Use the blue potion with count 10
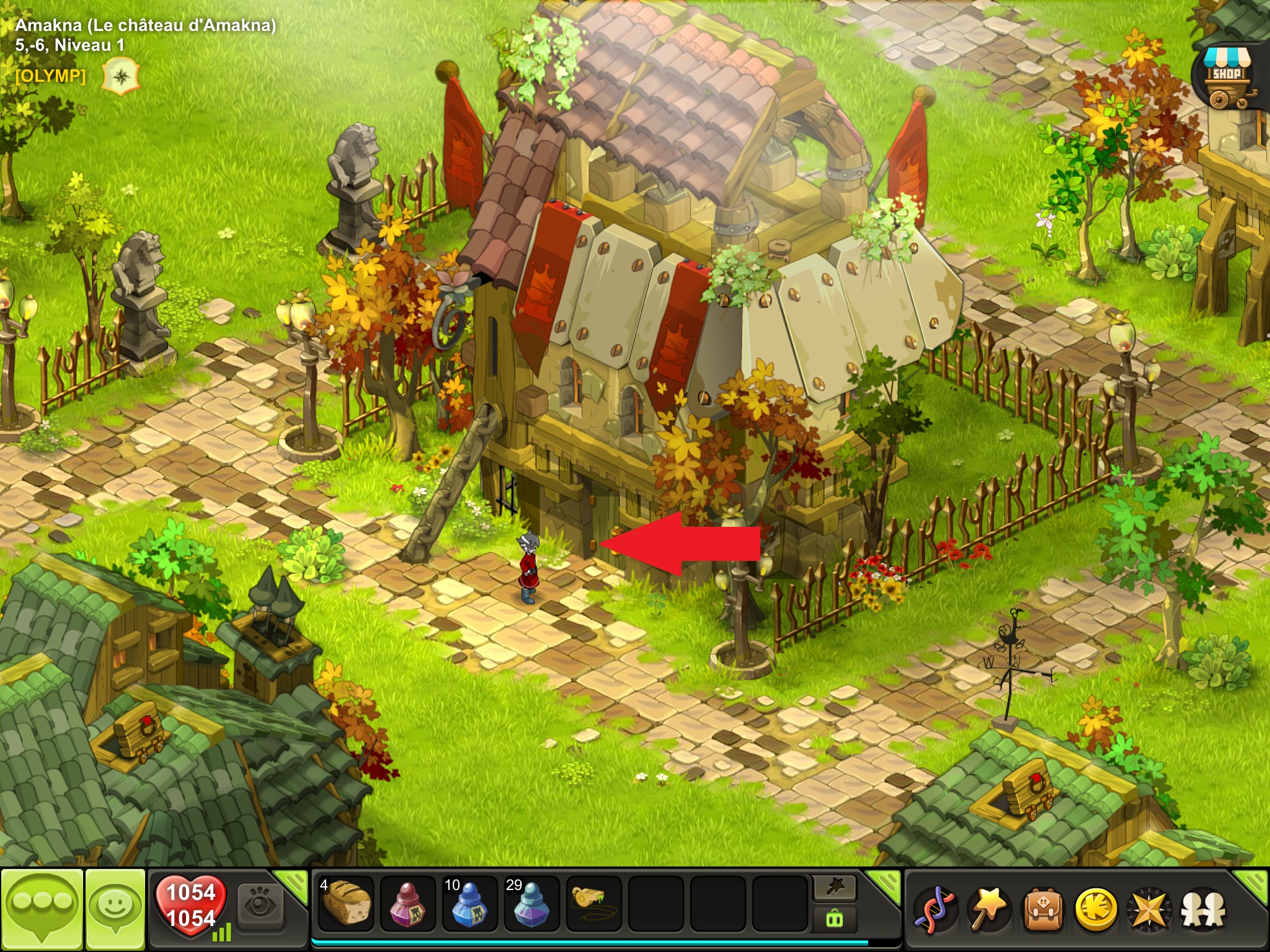 [470, 904]
